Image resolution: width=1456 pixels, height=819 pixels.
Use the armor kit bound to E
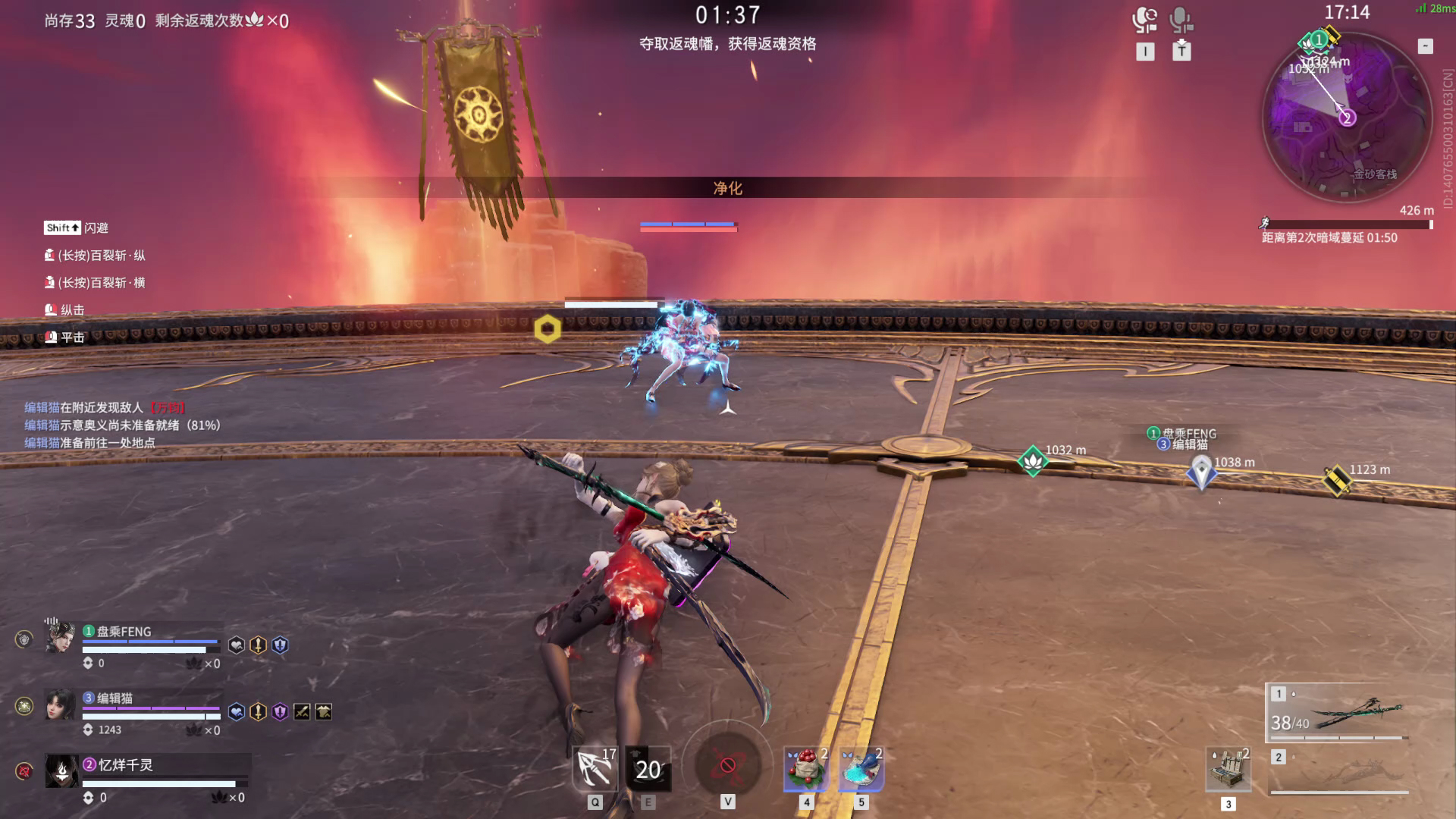tap(649, 769)
